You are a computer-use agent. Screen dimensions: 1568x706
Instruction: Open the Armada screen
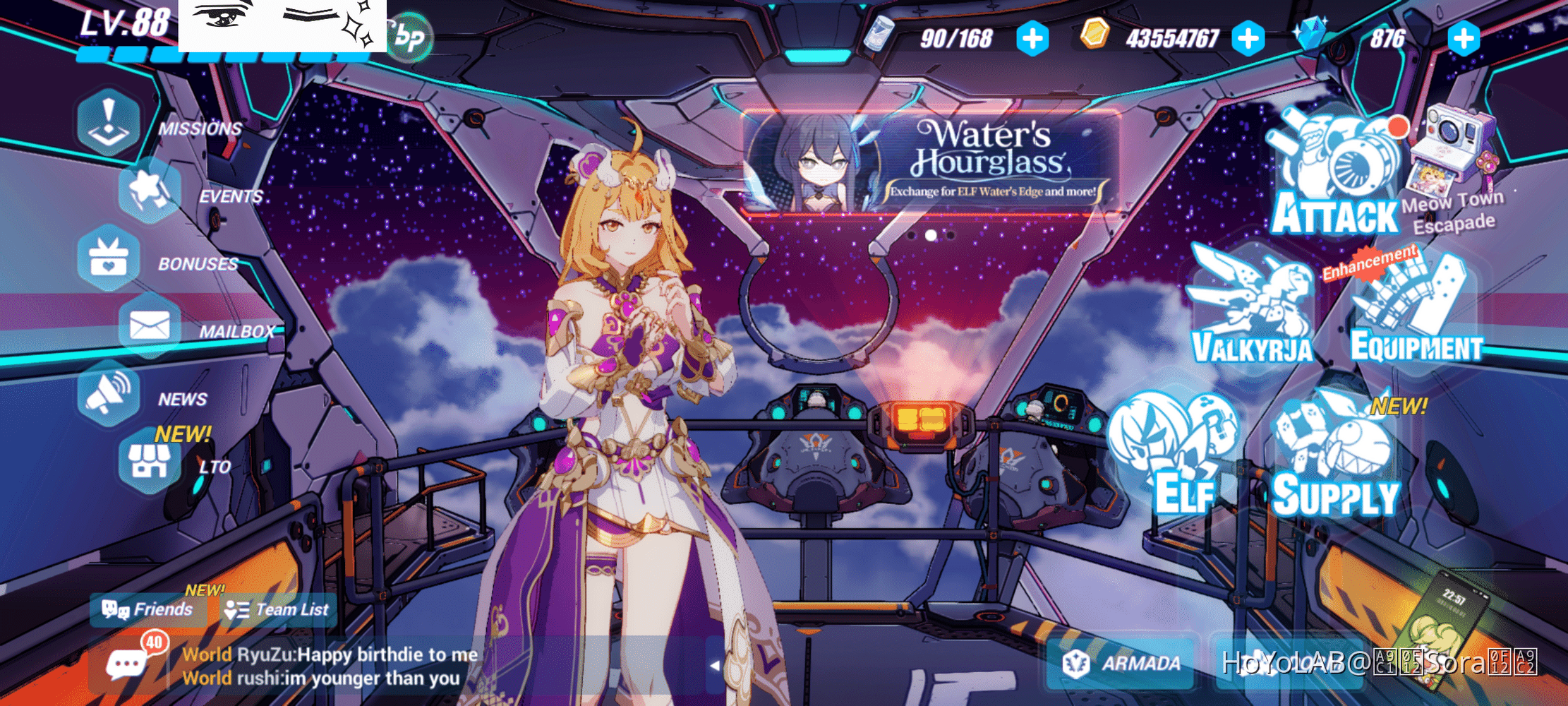point(1123,663)
